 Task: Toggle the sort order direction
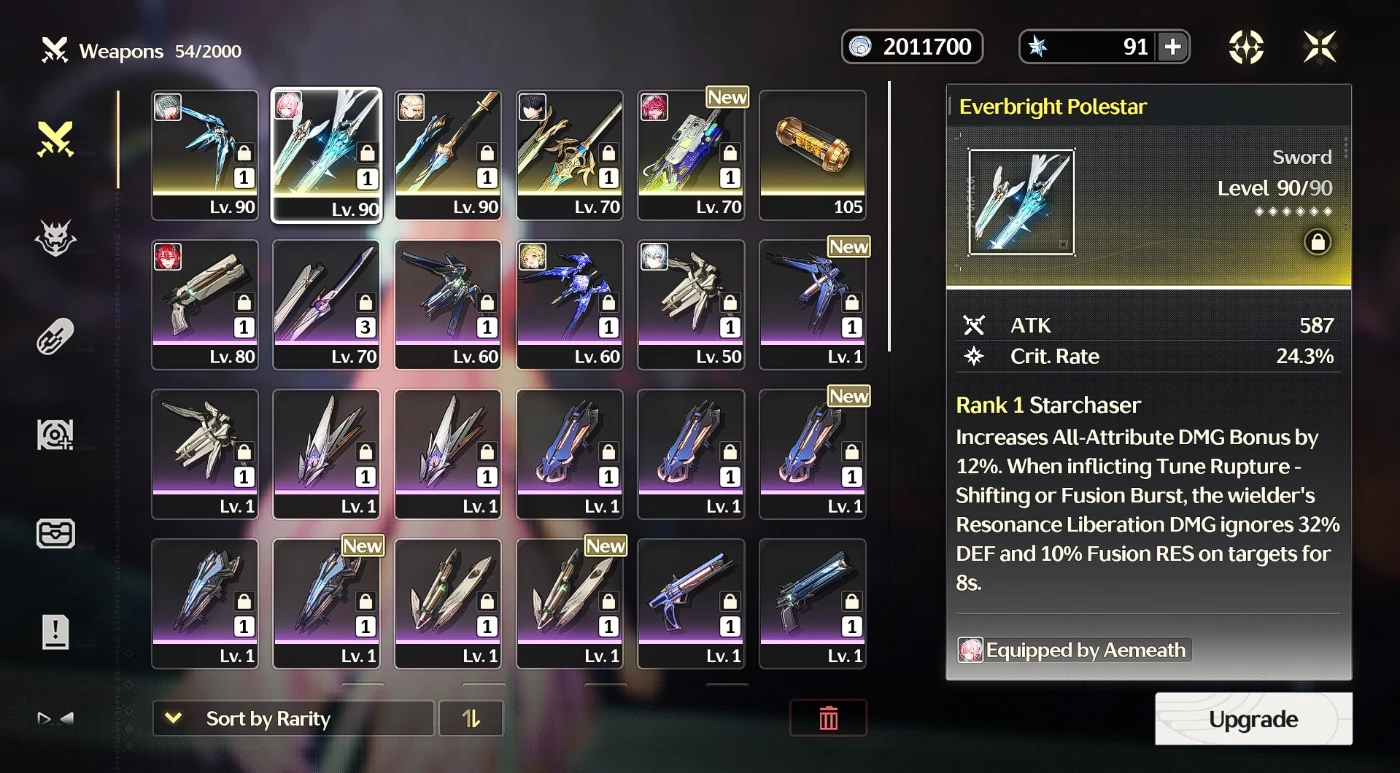pyautogui.click(x=471, y=718)
